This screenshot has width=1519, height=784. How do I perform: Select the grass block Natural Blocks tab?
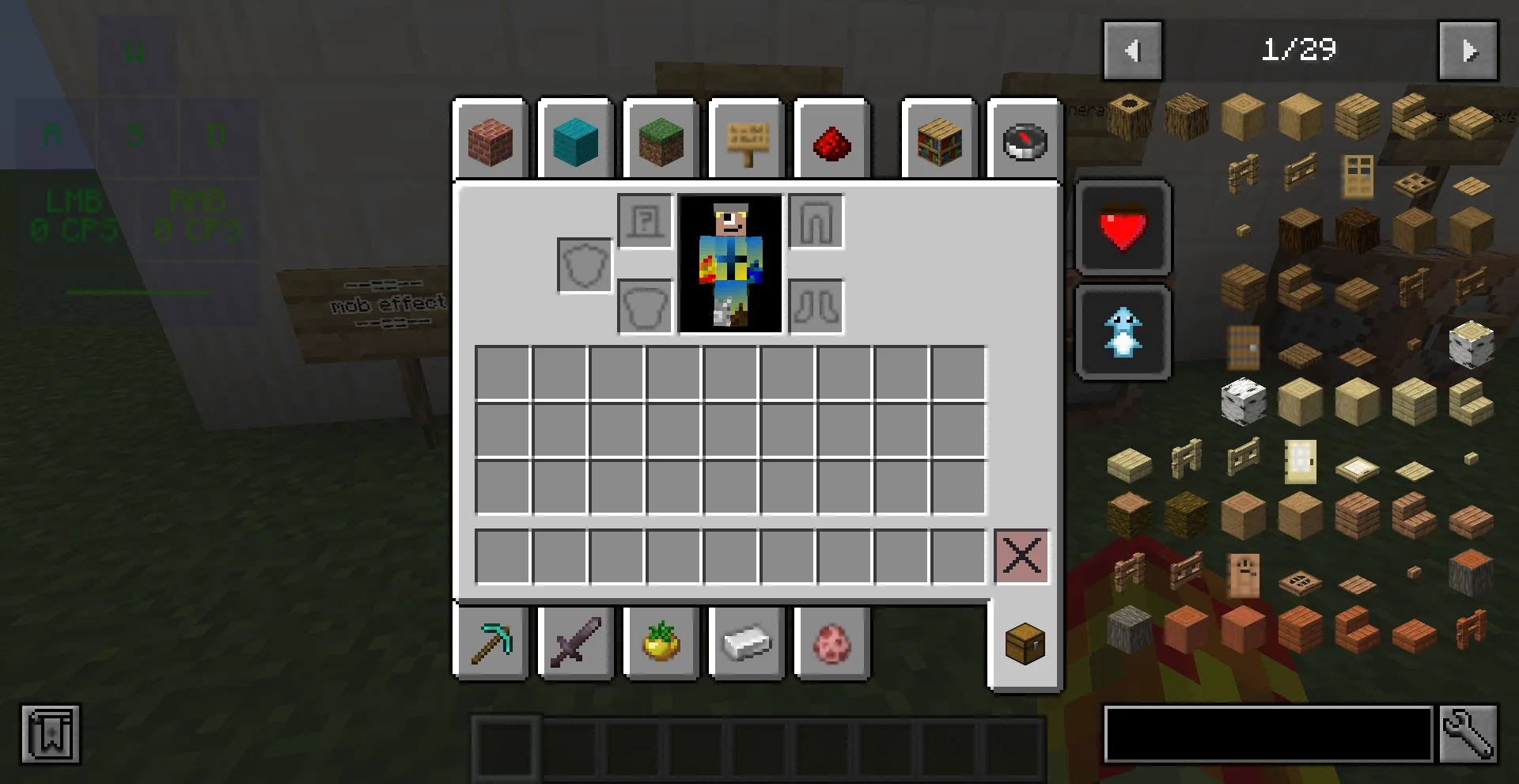(661, 141)
